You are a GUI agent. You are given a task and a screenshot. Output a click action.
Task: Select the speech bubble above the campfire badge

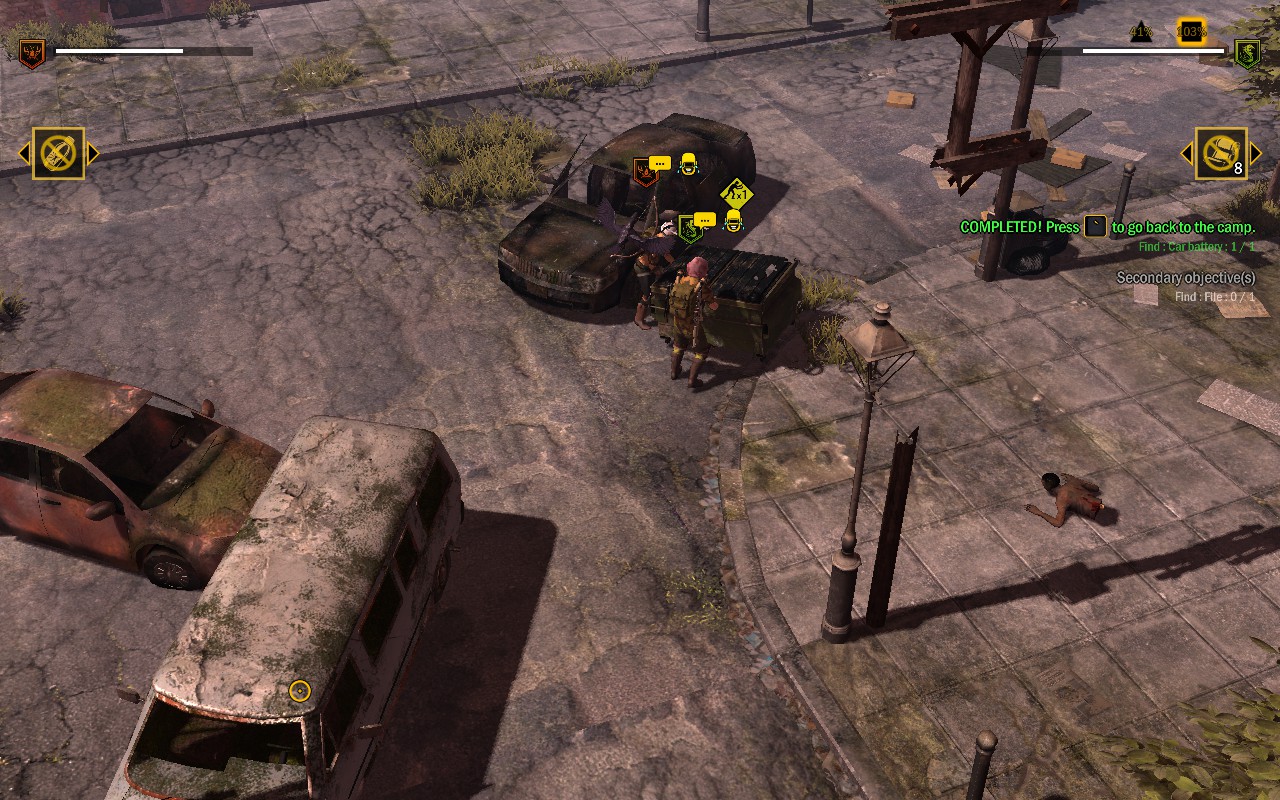pyautogui.click(x=659, y=163)
